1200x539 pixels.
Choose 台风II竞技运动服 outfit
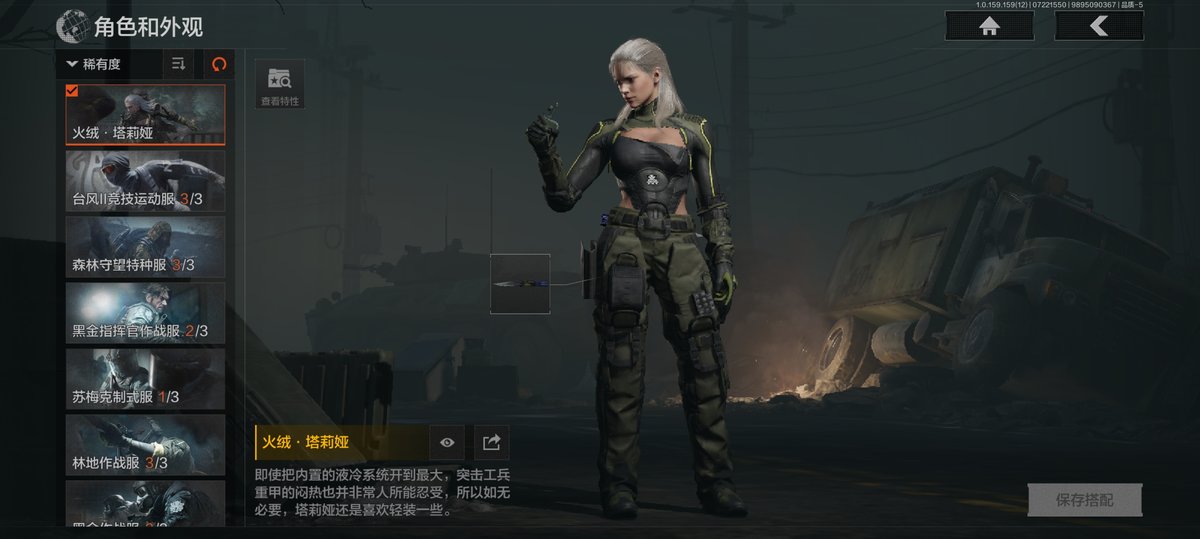click(146, 181)
